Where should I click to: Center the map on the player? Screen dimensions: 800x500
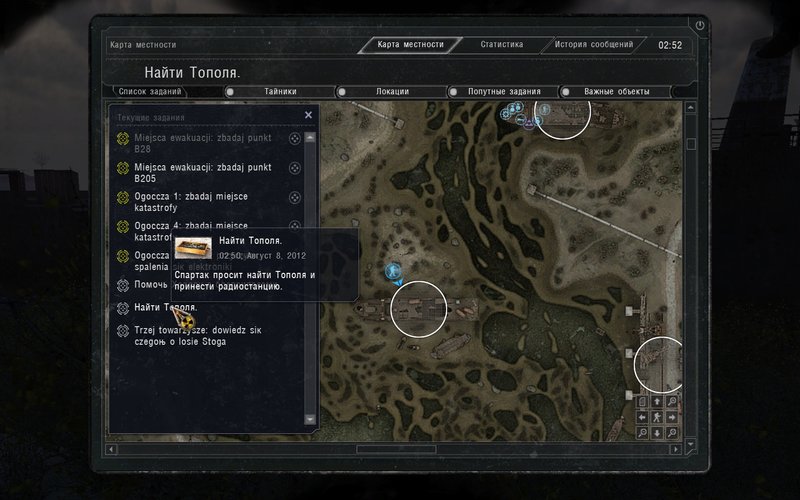(x=657, y=417)
